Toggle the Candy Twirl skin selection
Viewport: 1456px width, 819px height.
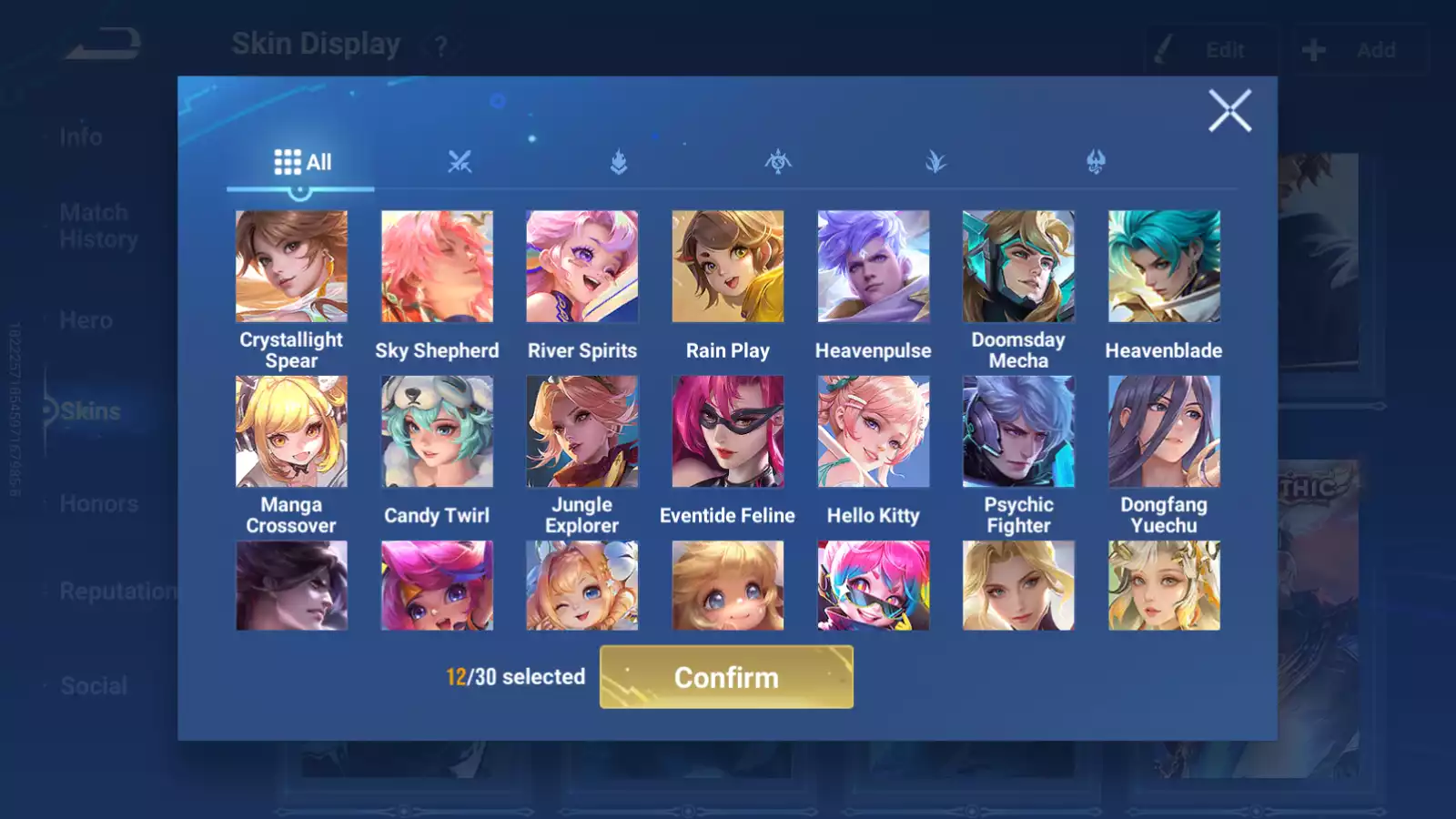click(437, 430)
